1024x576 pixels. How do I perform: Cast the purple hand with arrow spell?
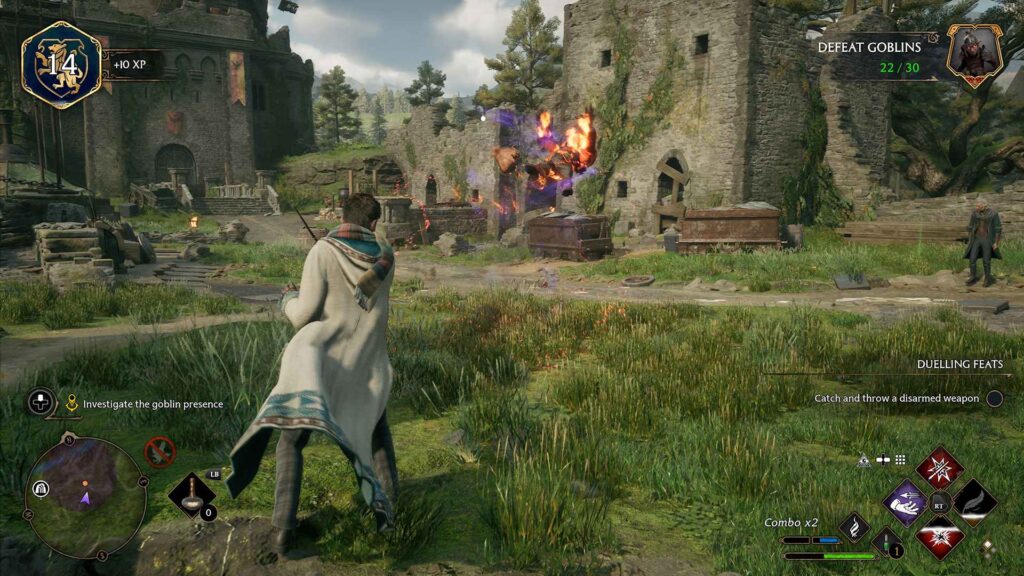(906, 502)
